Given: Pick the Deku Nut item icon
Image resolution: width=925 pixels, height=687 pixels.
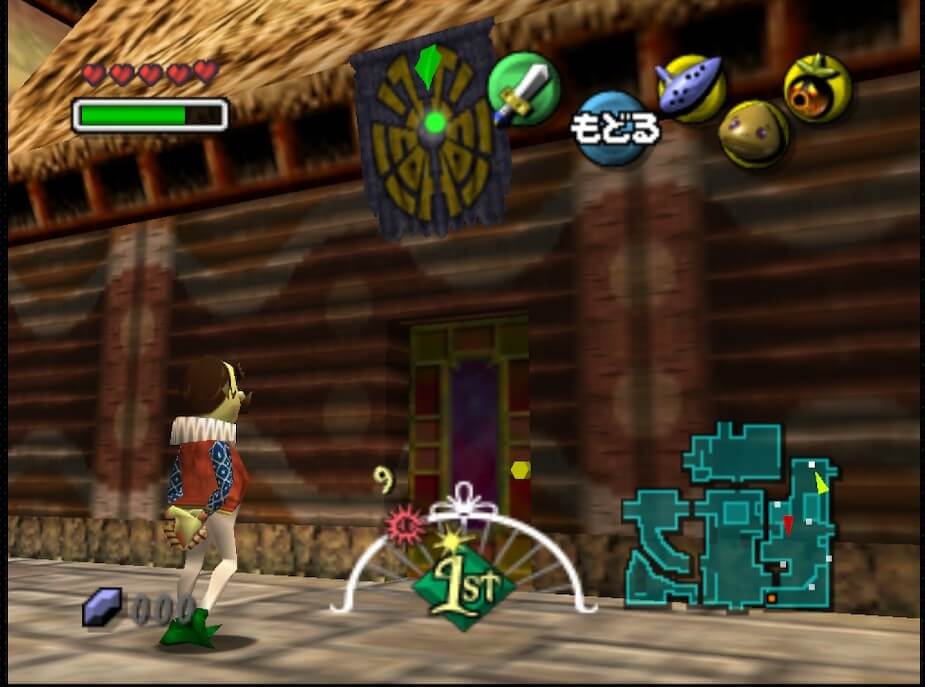Looking at the screenshot, I should tap(816, 88).
